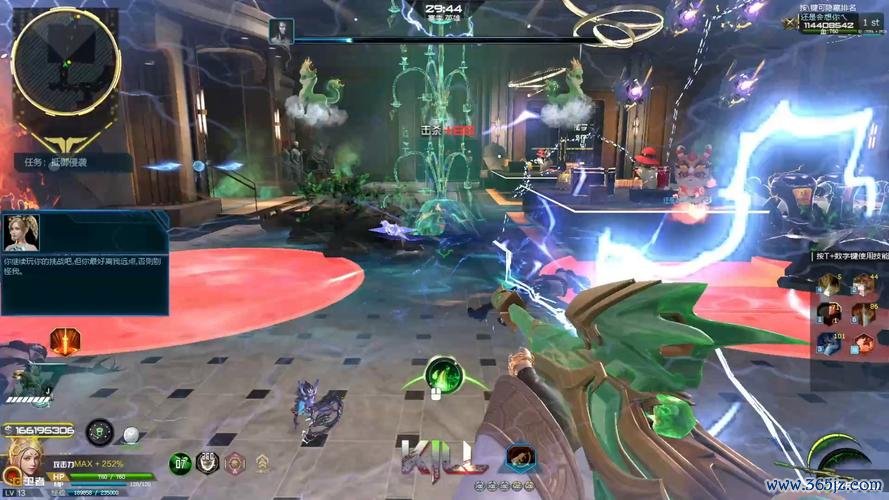The height and width of the screenshot is (500, 889).
Task: Click the red hexagon emblem icon
Action: pos(234,463)
